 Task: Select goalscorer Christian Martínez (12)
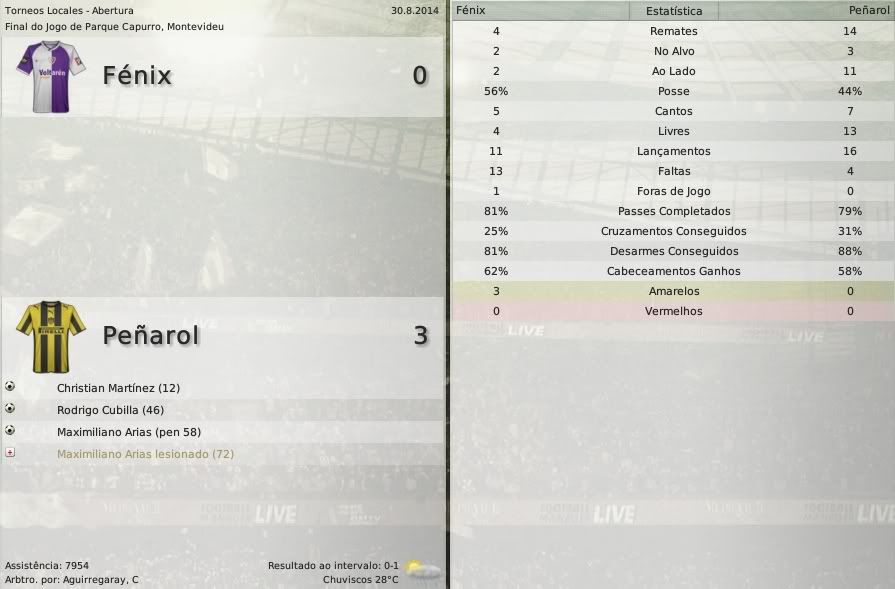click(118, 388)
